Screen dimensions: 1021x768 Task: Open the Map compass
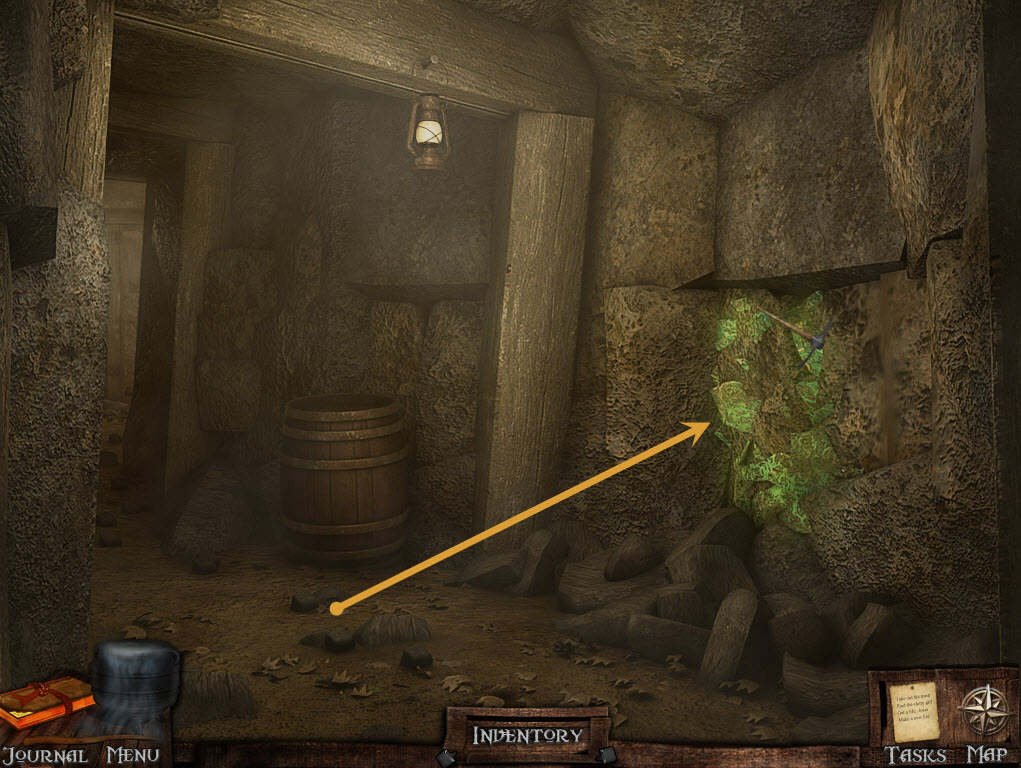(982, 710)
